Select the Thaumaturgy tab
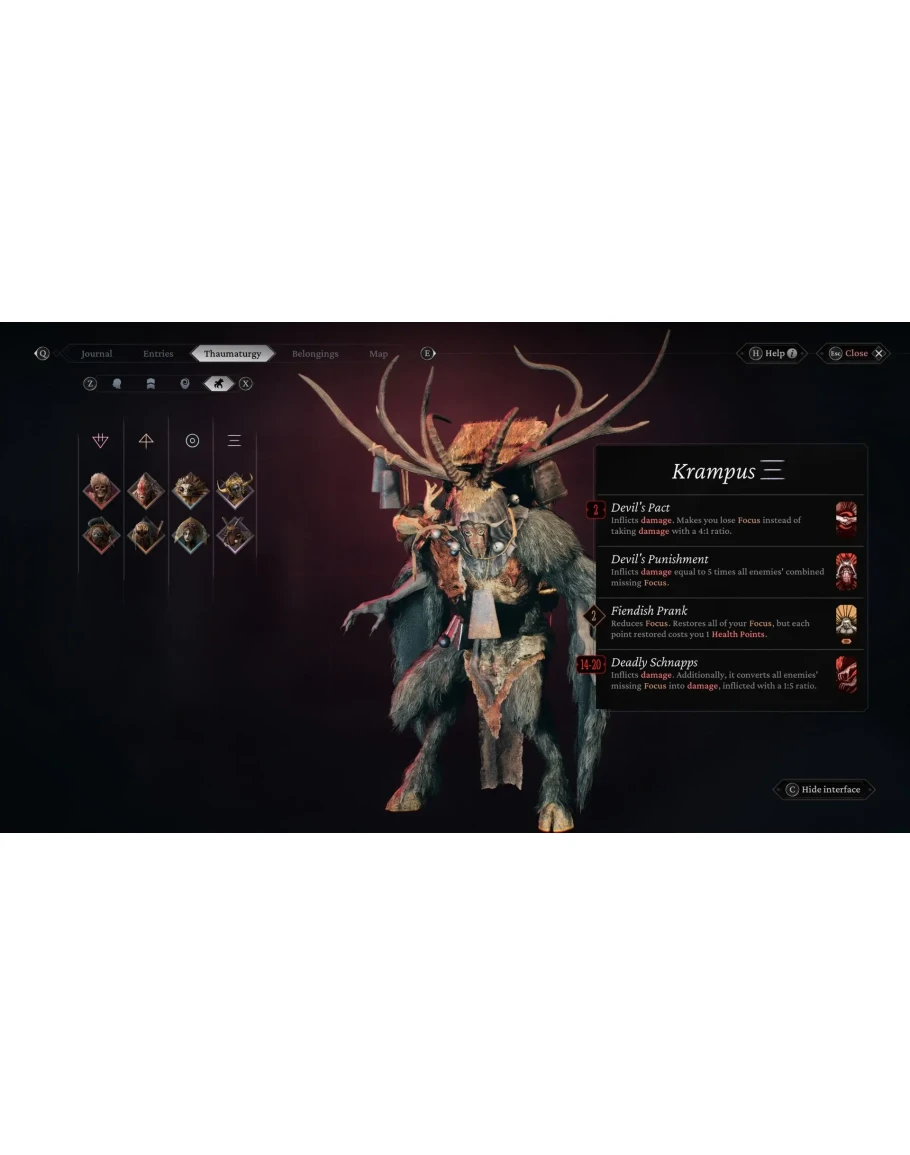 [x=232, y=354]
